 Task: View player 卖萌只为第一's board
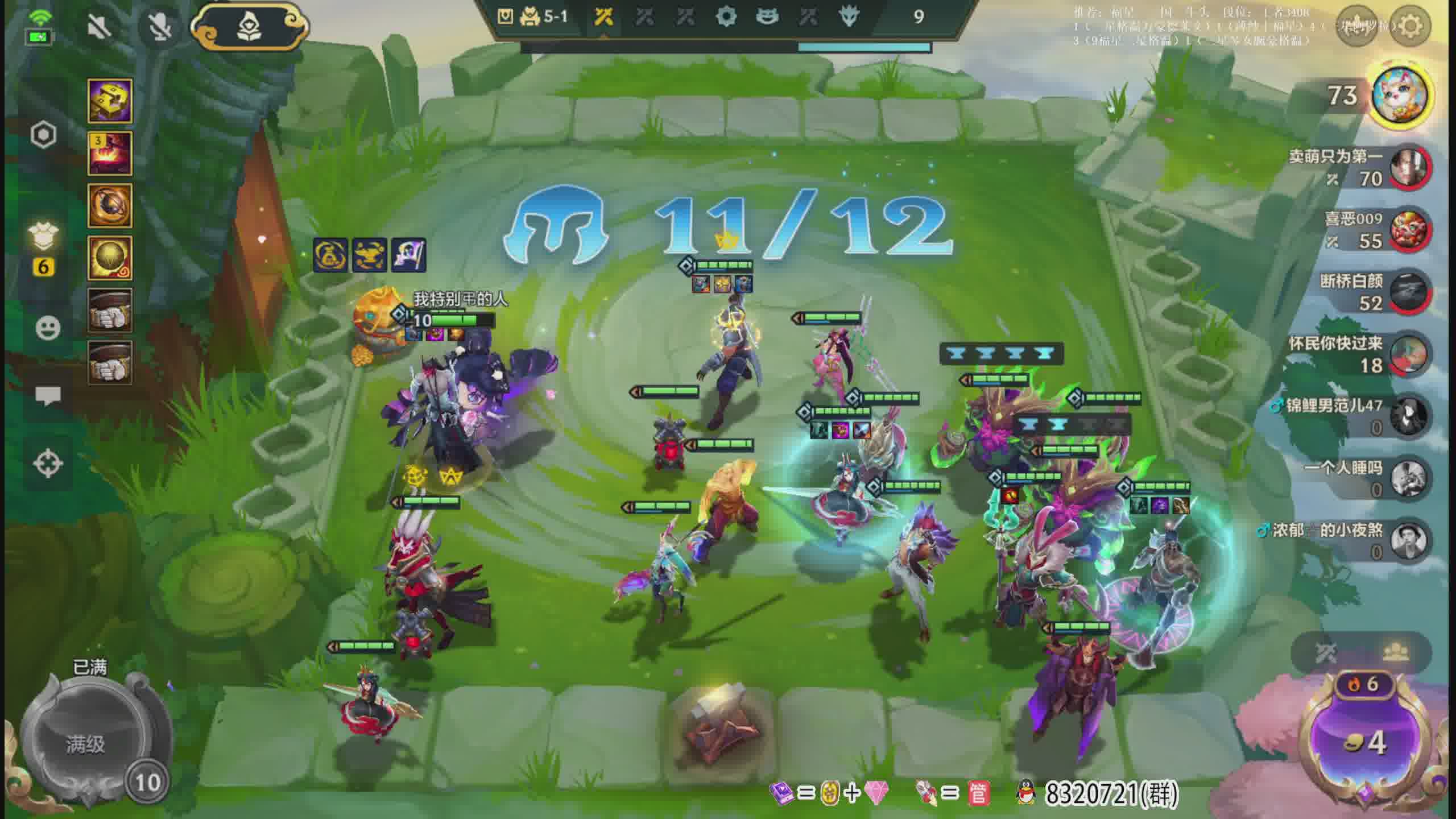point(1409,168)
